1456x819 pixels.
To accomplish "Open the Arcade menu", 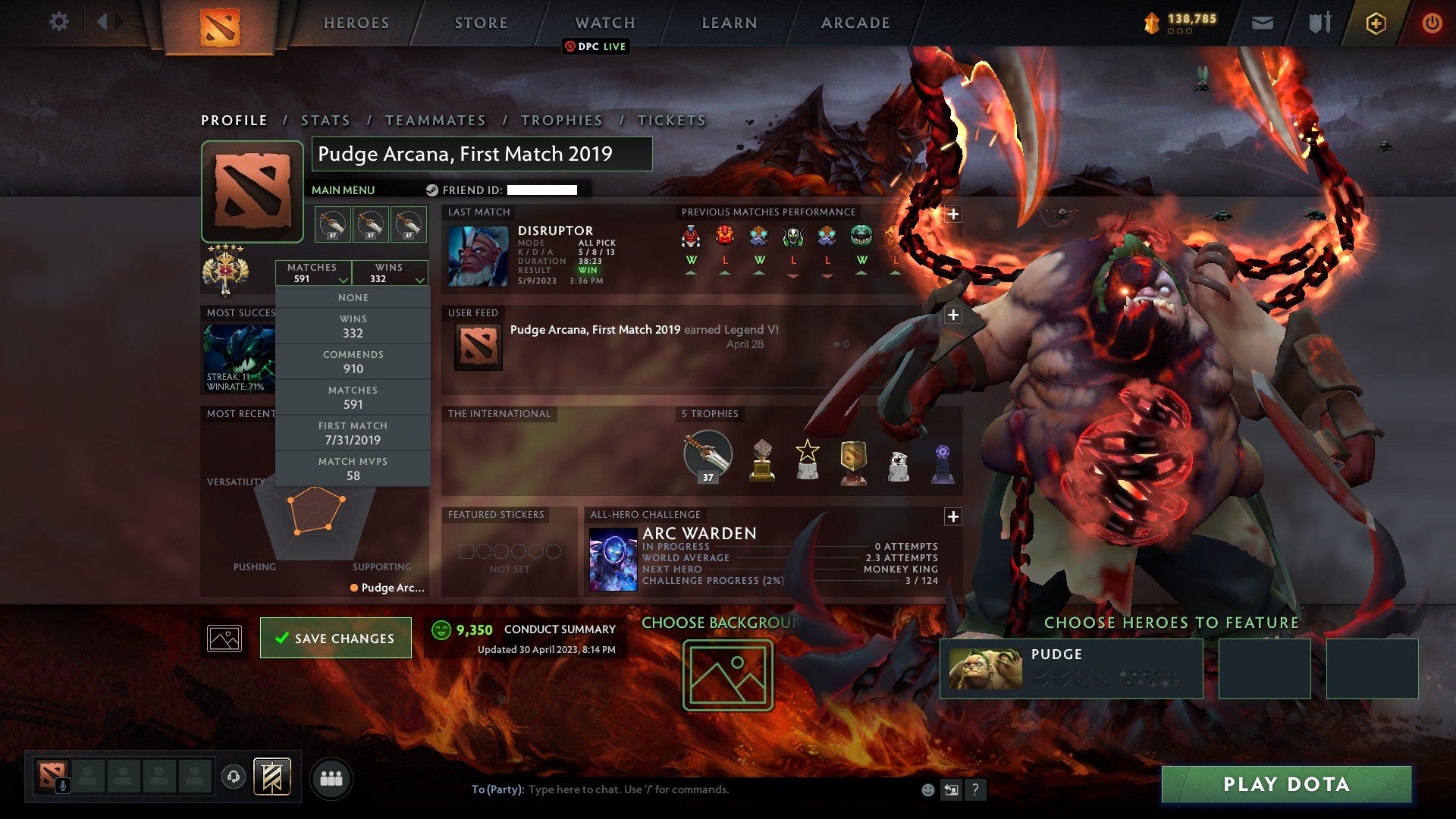I will 854,22.
